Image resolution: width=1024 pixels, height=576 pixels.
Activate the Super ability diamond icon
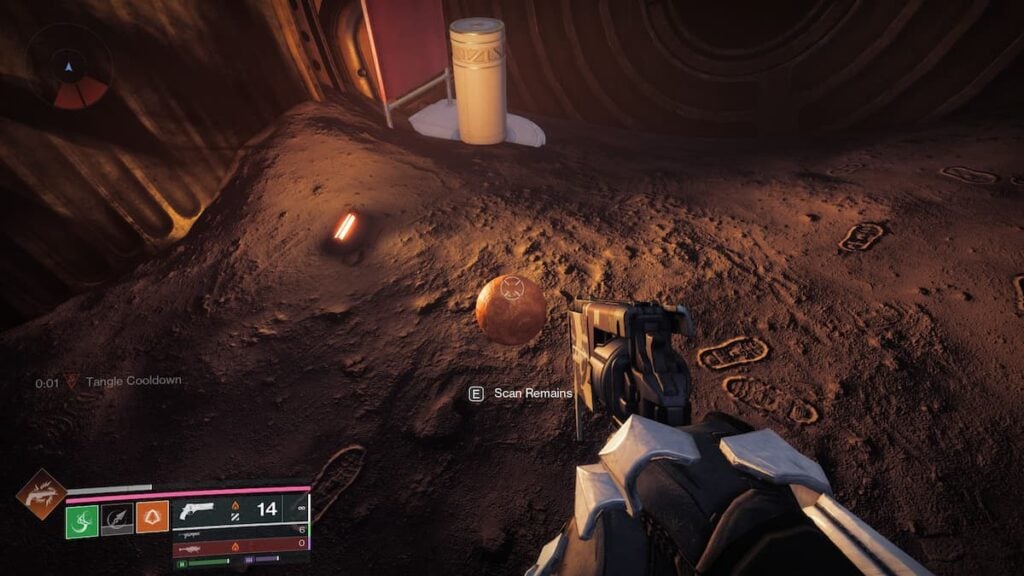coord(41,494)
